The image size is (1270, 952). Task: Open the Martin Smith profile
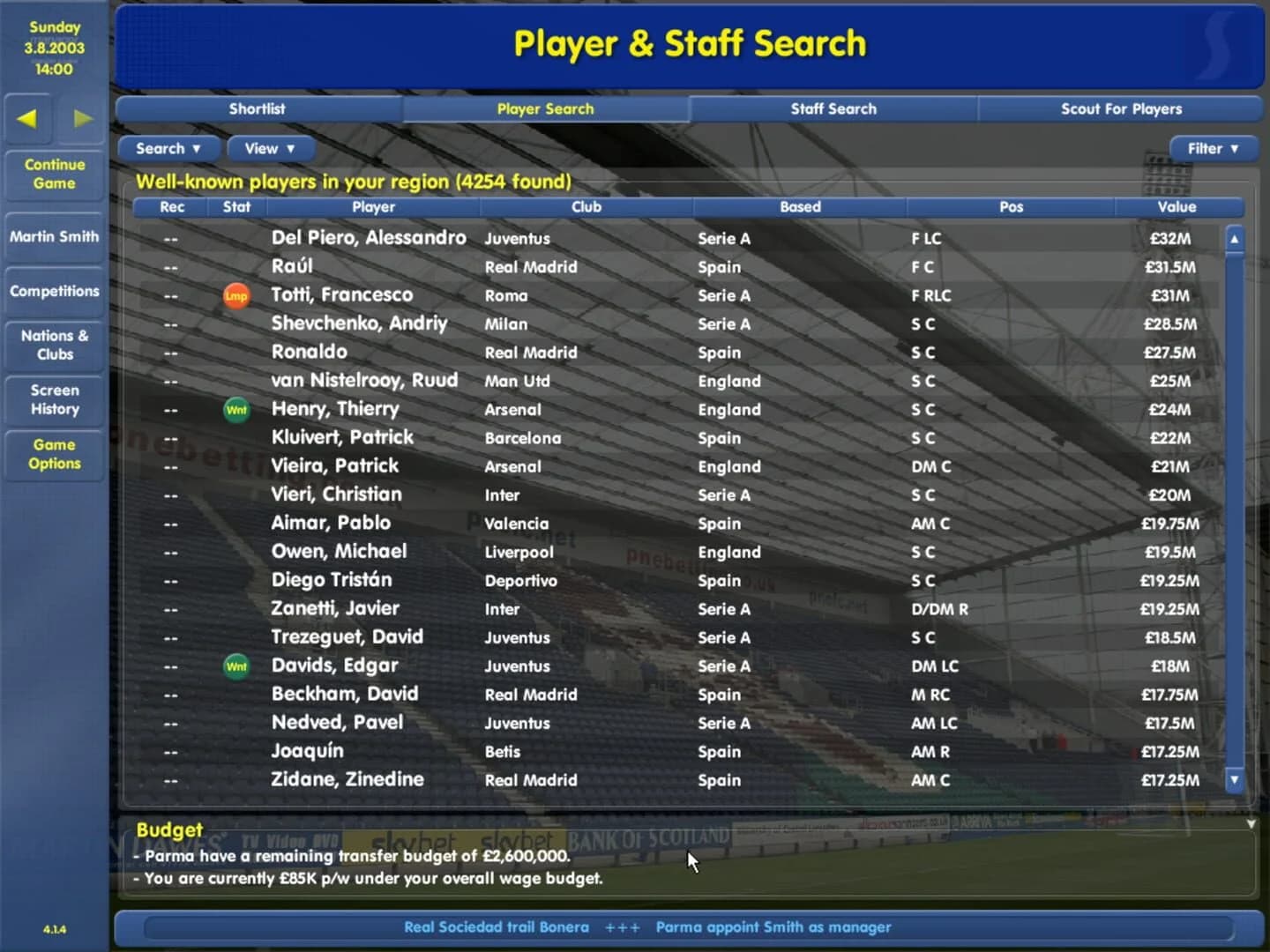pos(53,236)
